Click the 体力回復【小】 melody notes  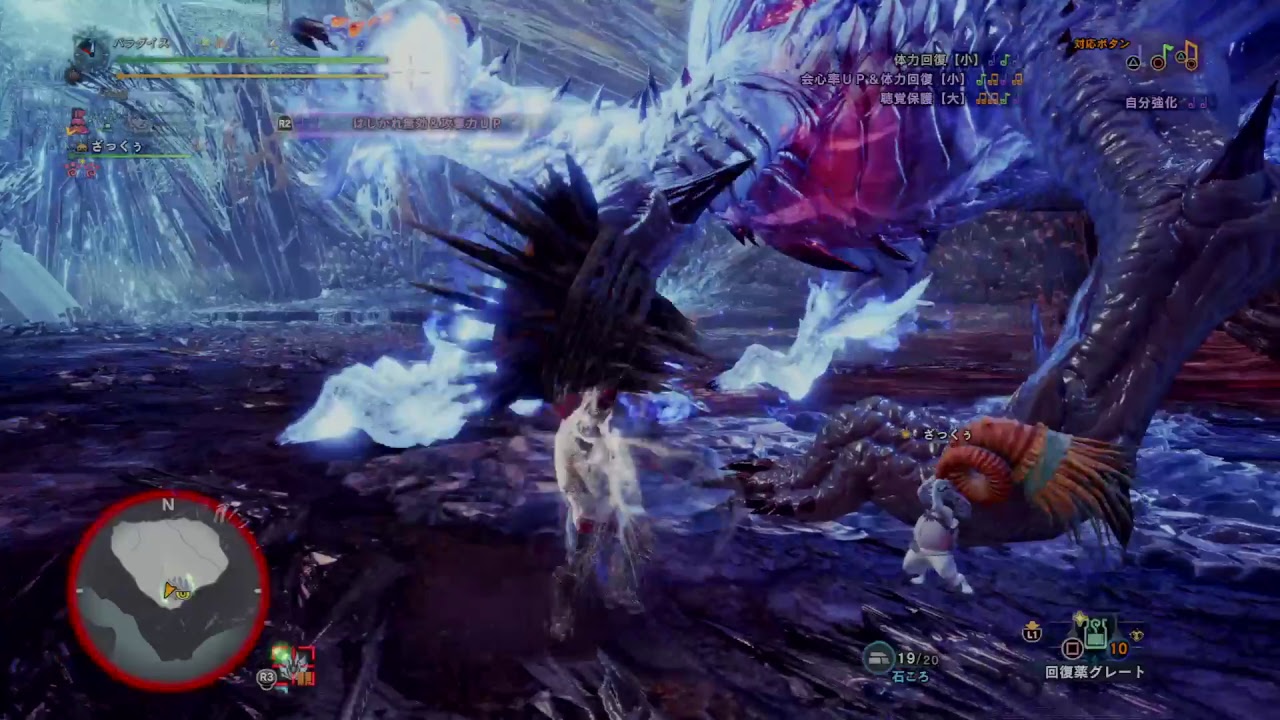(1001, 60)
